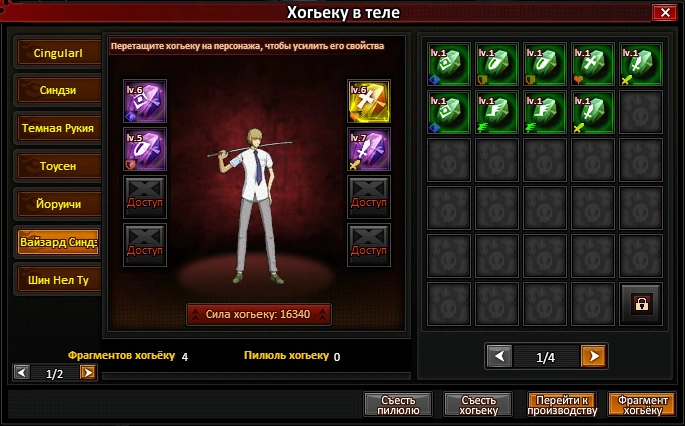Show previous page of character list
The width and height of the screenshot is (685, 426).
(21, 372)
